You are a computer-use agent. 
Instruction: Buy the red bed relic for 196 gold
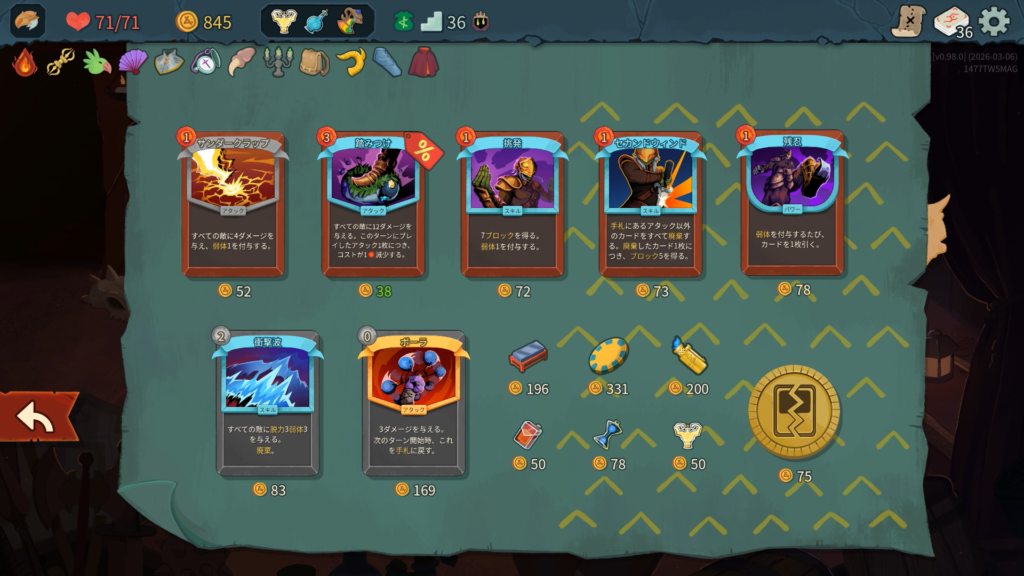(528, 356)
